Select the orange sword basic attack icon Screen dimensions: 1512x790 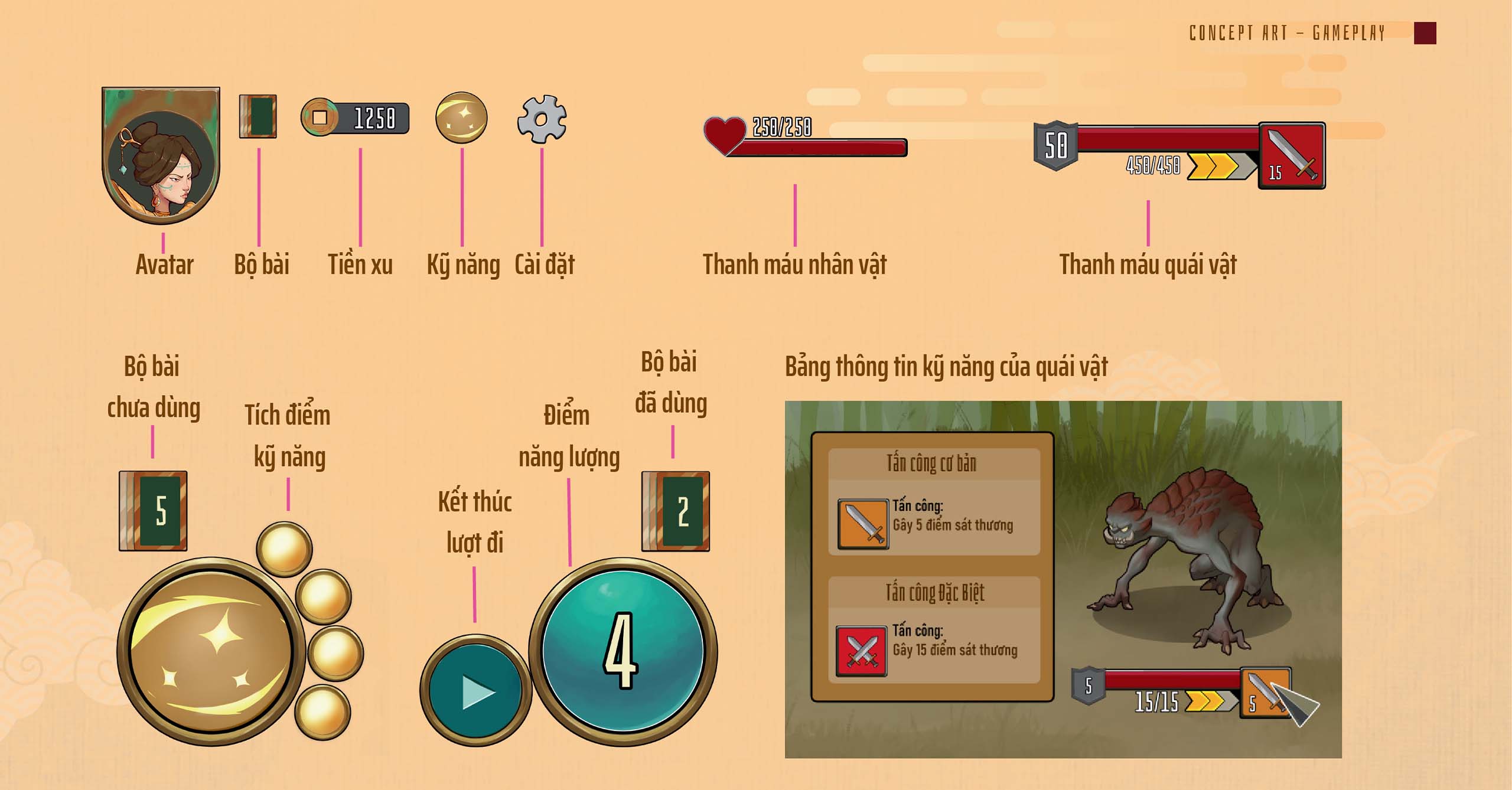863,524
